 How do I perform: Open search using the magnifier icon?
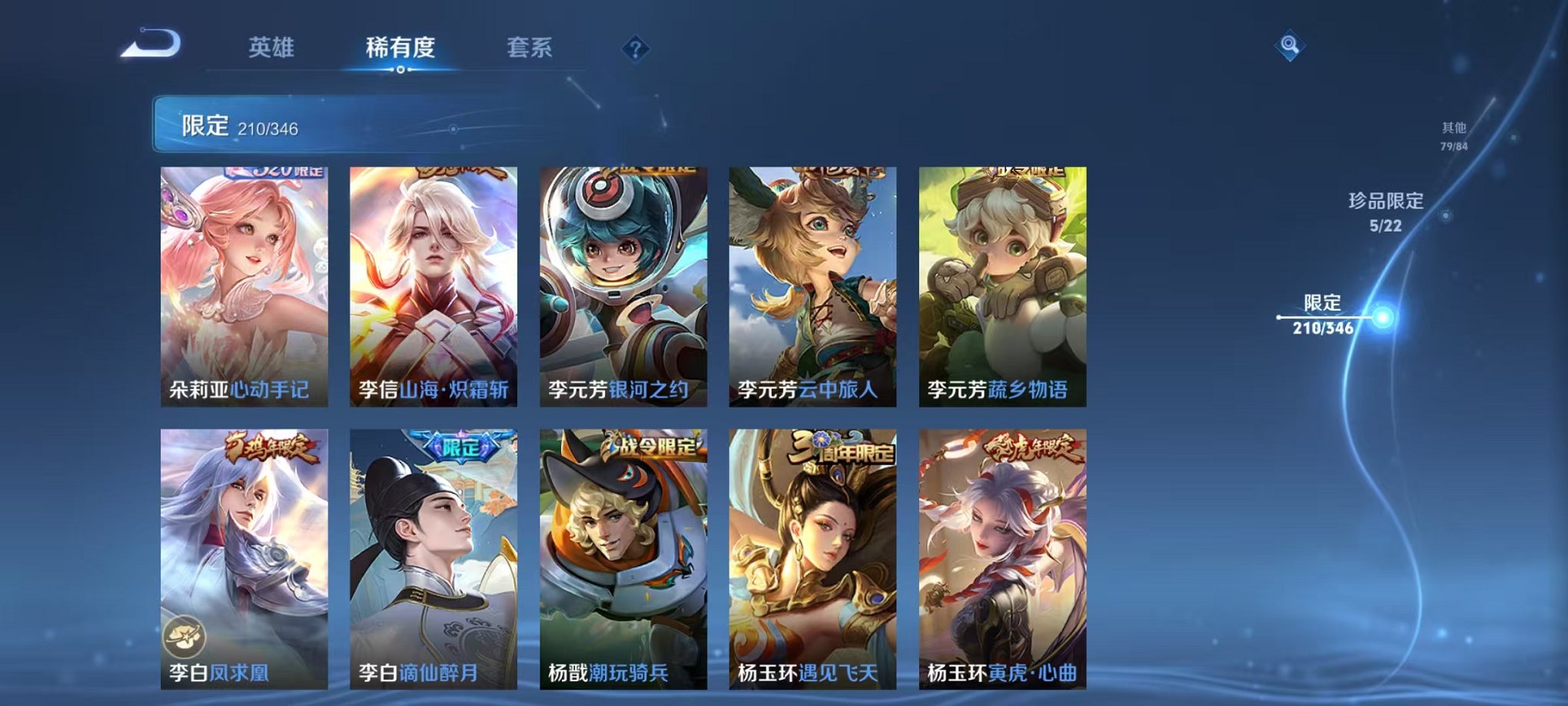point(1291,45)
